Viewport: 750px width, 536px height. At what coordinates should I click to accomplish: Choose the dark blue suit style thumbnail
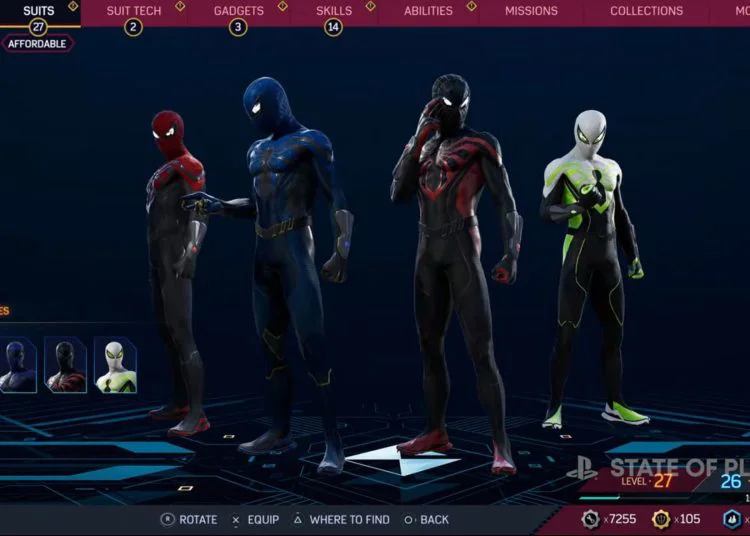17,364
